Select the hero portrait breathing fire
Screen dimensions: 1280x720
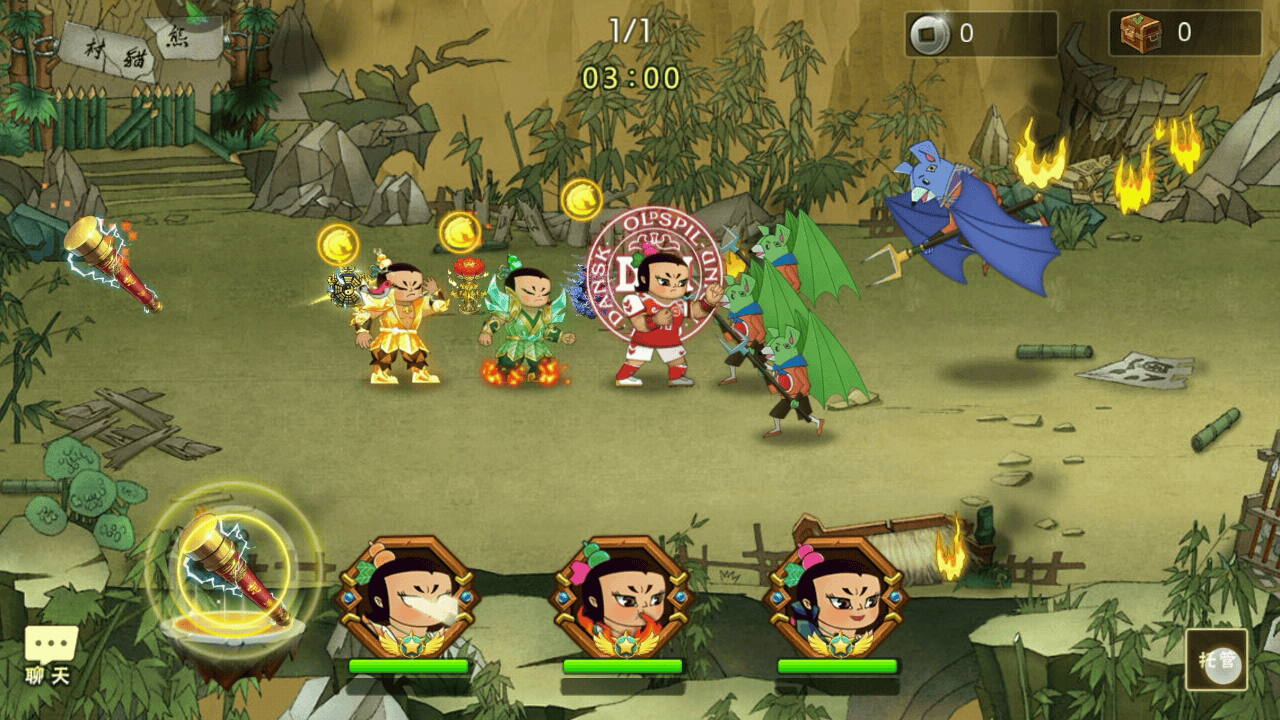point(621,598)
